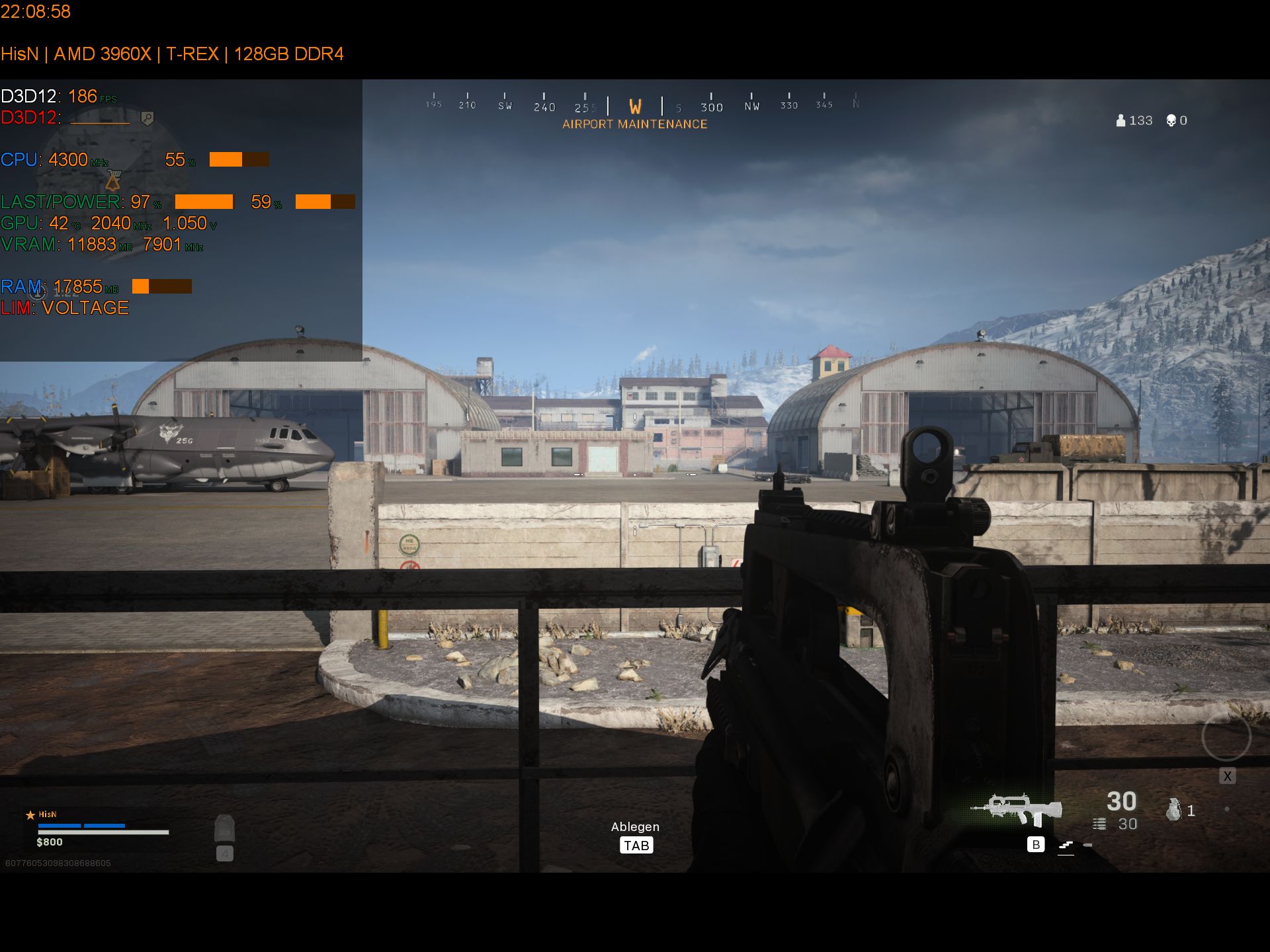Click the B key prompt button
The height and width of the screenshot is (952, 1270).
click(1037, 844)
